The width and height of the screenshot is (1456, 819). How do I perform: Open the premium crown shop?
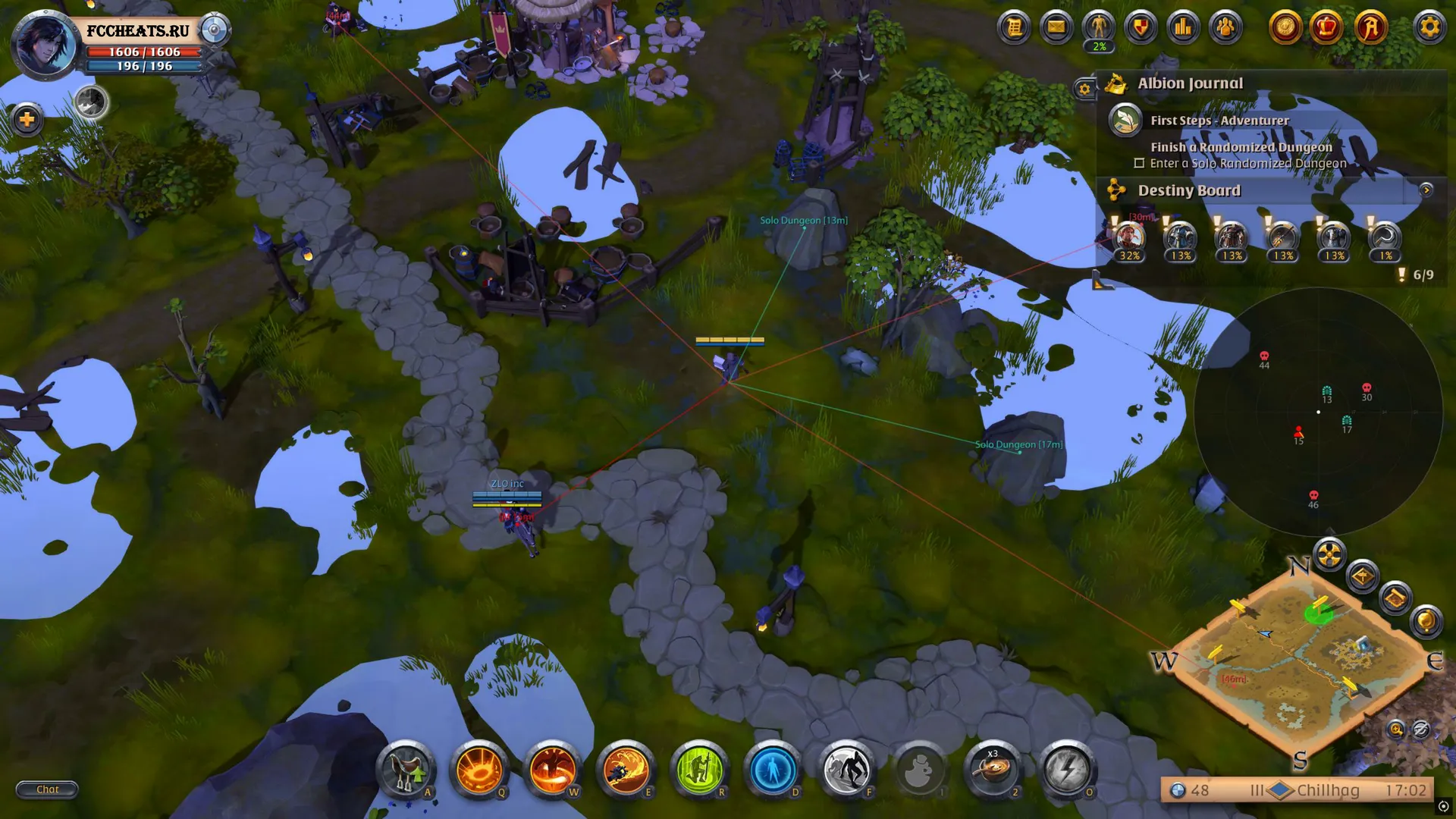pyautogui.click(x=1326, y=28)
